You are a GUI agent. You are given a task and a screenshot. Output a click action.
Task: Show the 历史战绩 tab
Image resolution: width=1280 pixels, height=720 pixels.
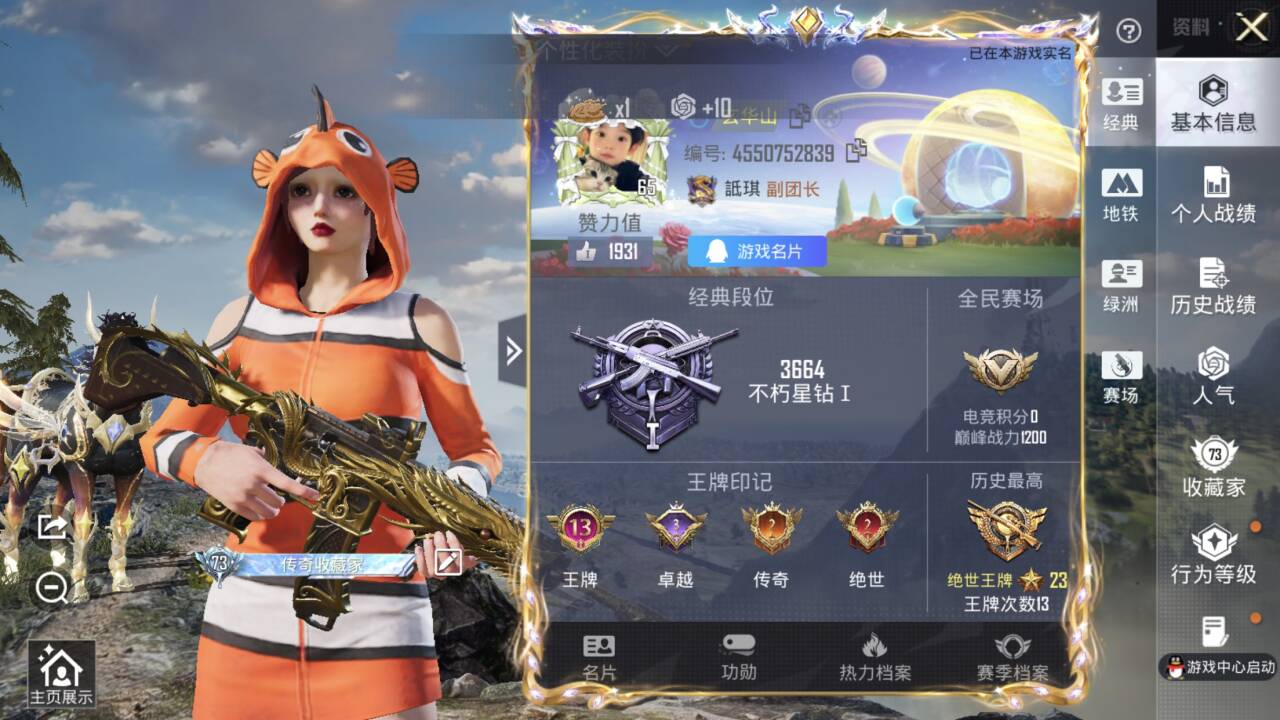[1213, 286]
